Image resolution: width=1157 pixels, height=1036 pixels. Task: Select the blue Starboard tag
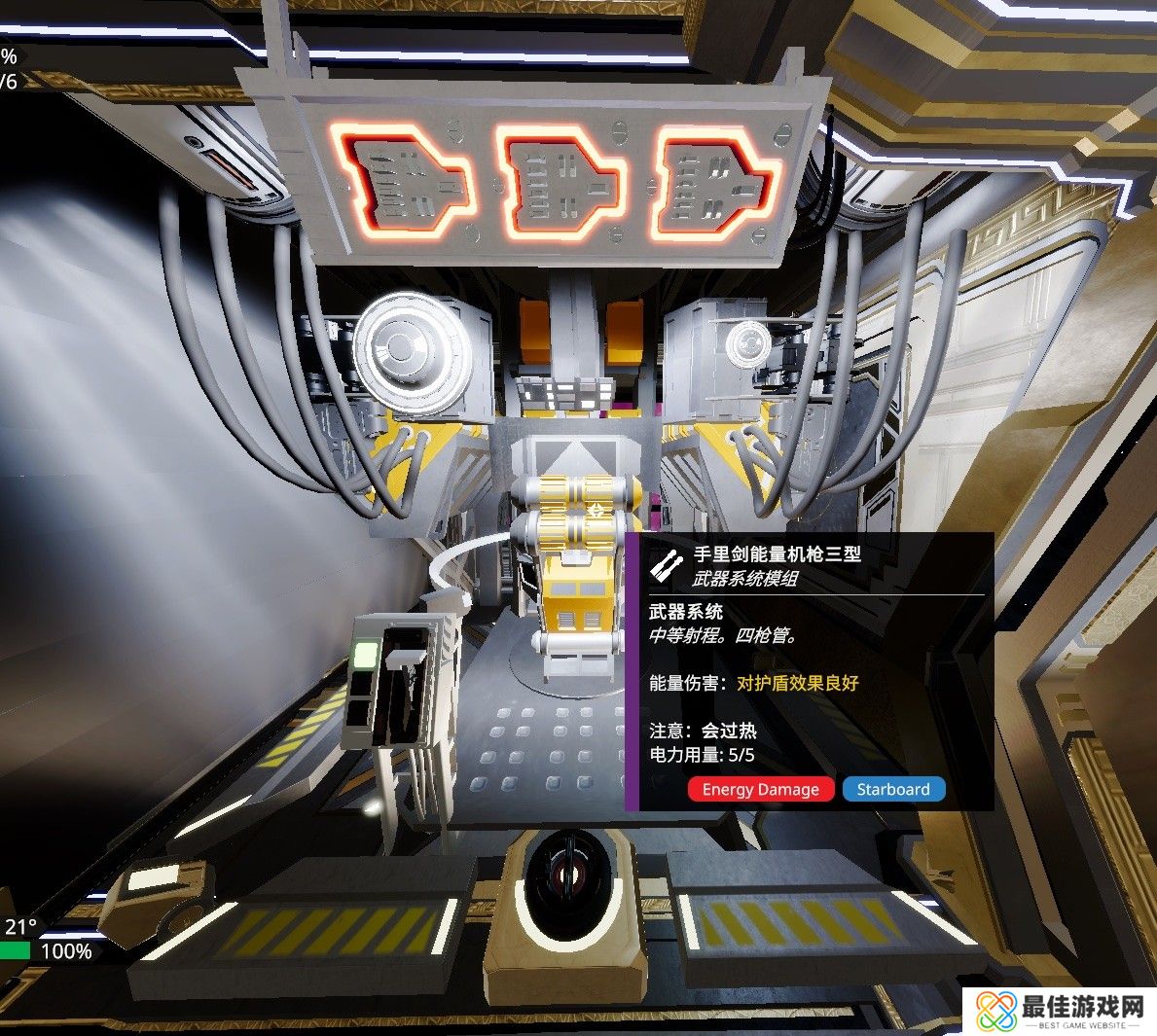tap(893, 789)
